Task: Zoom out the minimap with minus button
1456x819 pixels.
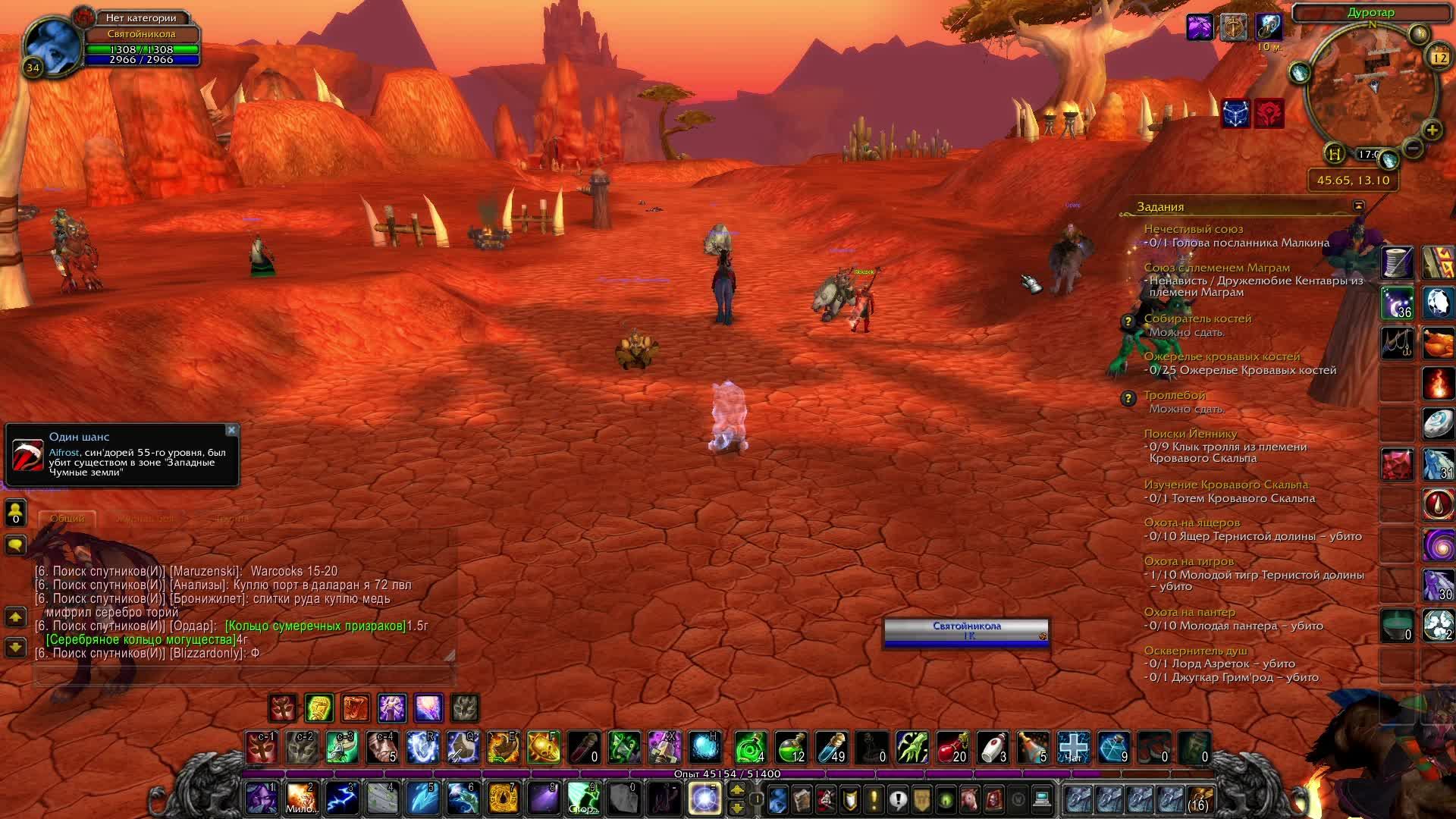Action: click(x=1412, y=148)
